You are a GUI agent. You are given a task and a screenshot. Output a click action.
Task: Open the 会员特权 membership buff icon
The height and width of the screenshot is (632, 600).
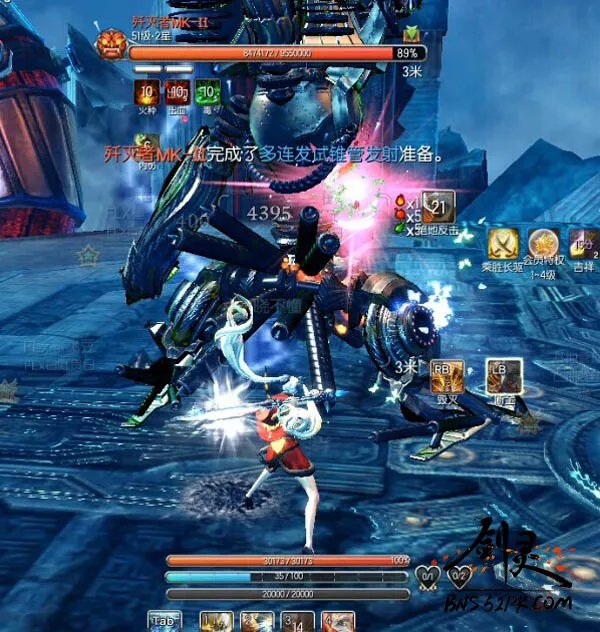[544, 243]
